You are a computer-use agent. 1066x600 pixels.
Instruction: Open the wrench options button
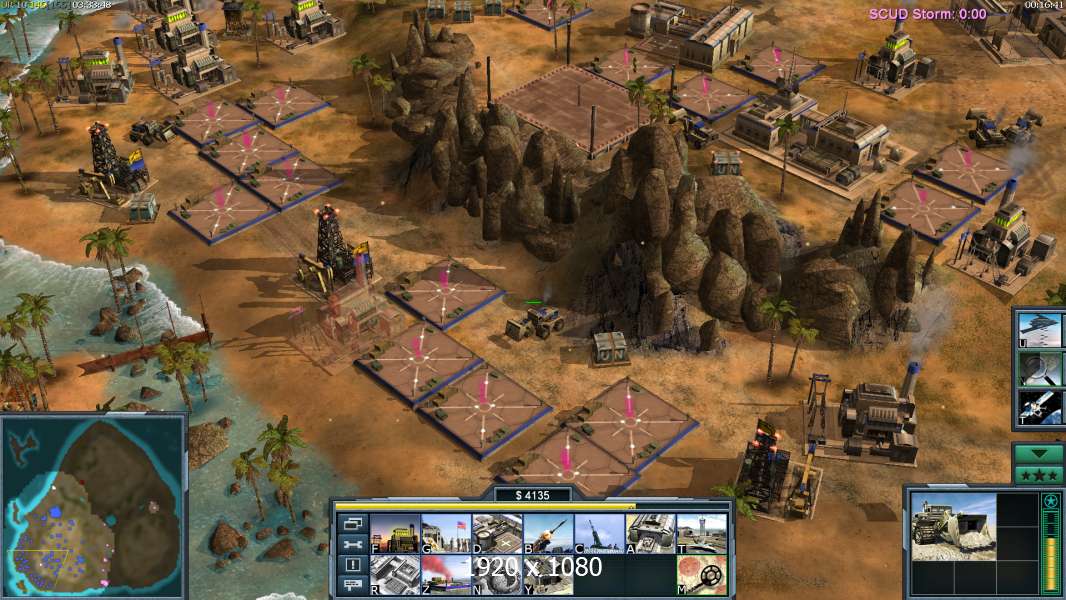352,544
